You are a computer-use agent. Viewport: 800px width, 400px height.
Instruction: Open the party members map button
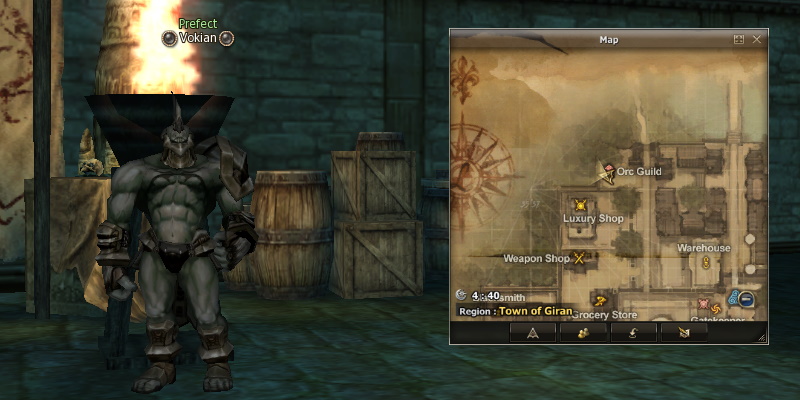[582, 333]
